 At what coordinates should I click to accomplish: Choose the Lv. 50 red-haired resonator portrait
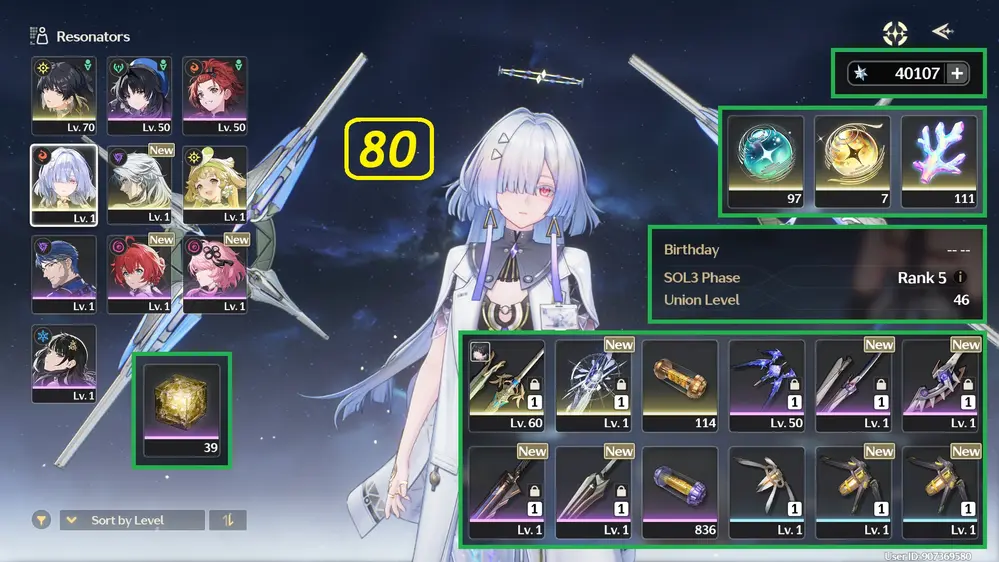(x=215, y=95)
